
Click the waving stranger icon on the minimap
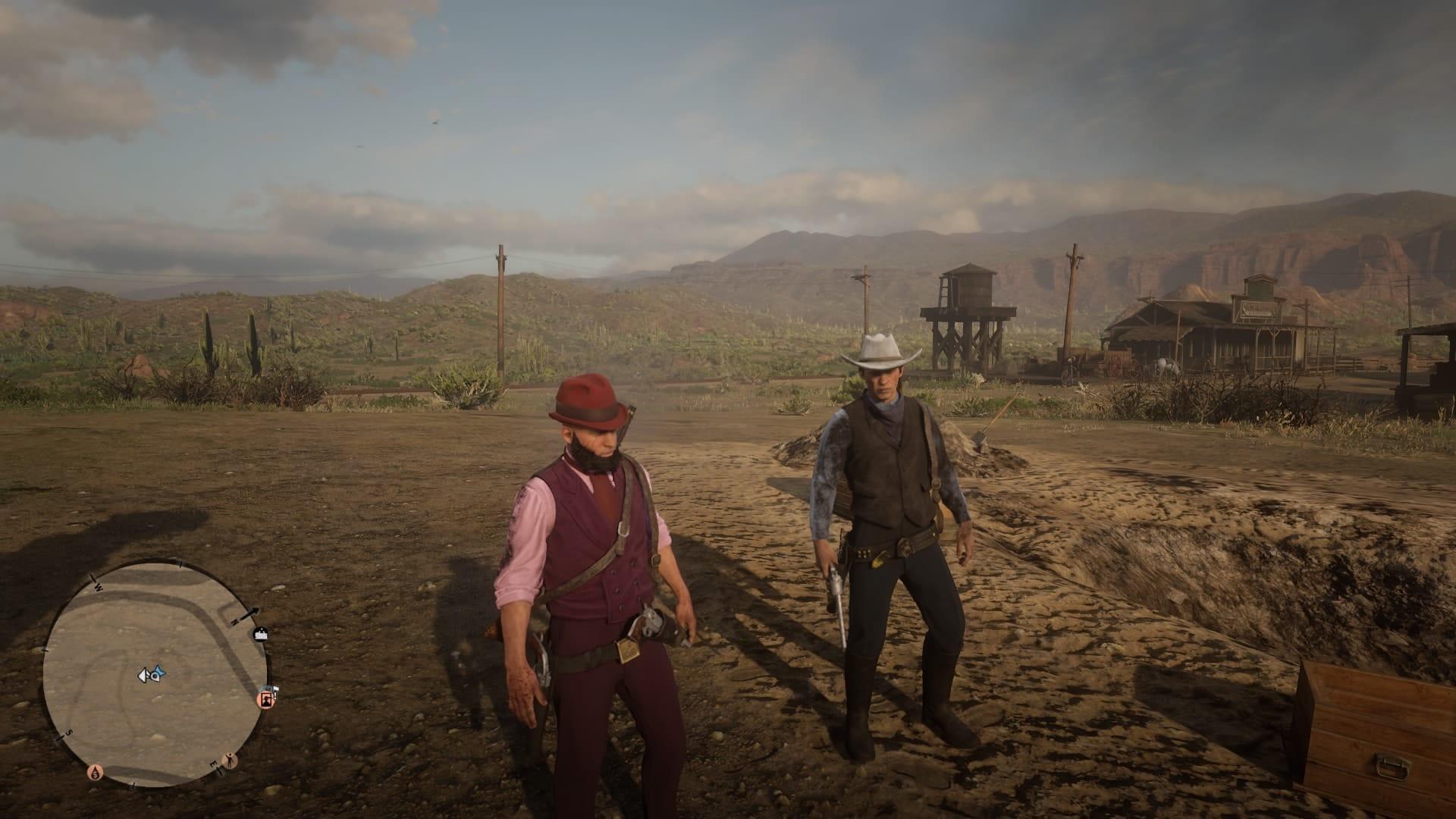[x=230, y=761]
